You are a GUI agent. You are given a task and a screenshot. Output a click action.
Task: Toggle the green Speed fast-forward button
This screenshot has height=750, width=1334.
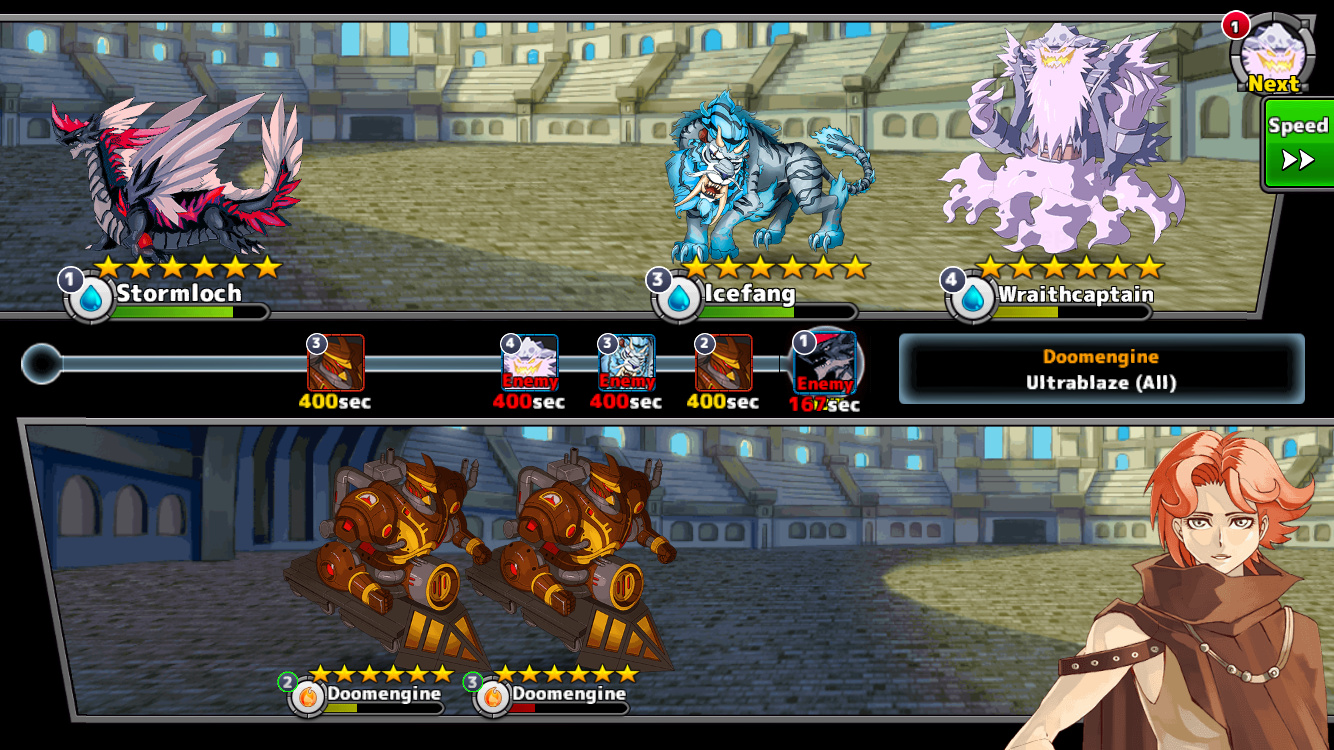(x=1298, y=144)
